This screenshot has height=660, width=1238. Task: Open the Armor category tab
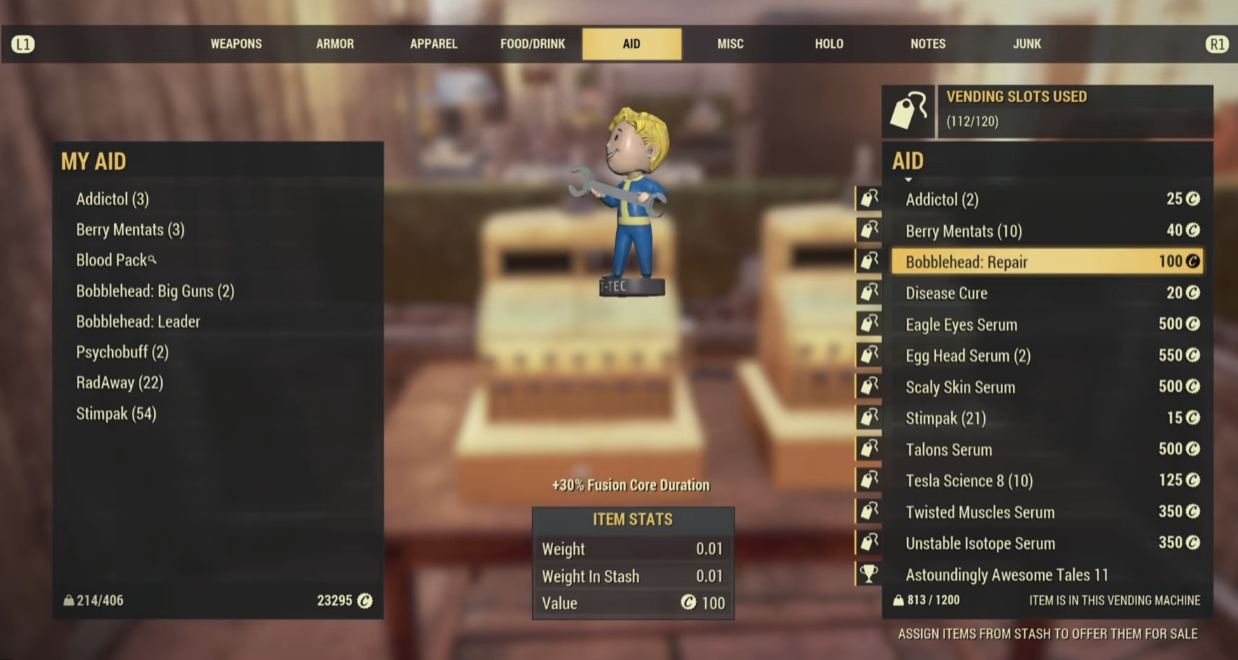point(335,44)
